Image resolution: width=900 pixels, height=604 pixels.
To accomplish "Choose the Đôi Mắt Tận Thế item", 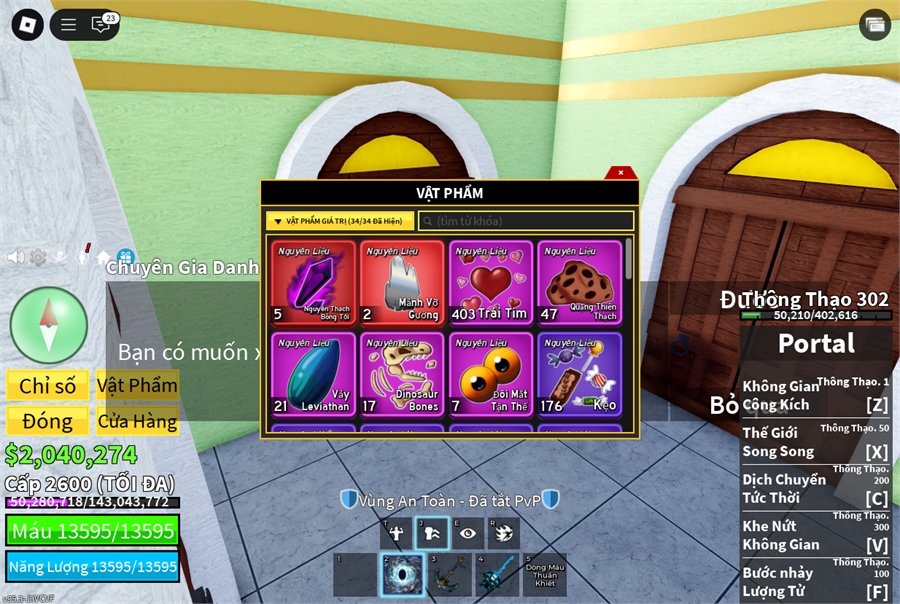I will pyautogui.click(x=490, y=374).
